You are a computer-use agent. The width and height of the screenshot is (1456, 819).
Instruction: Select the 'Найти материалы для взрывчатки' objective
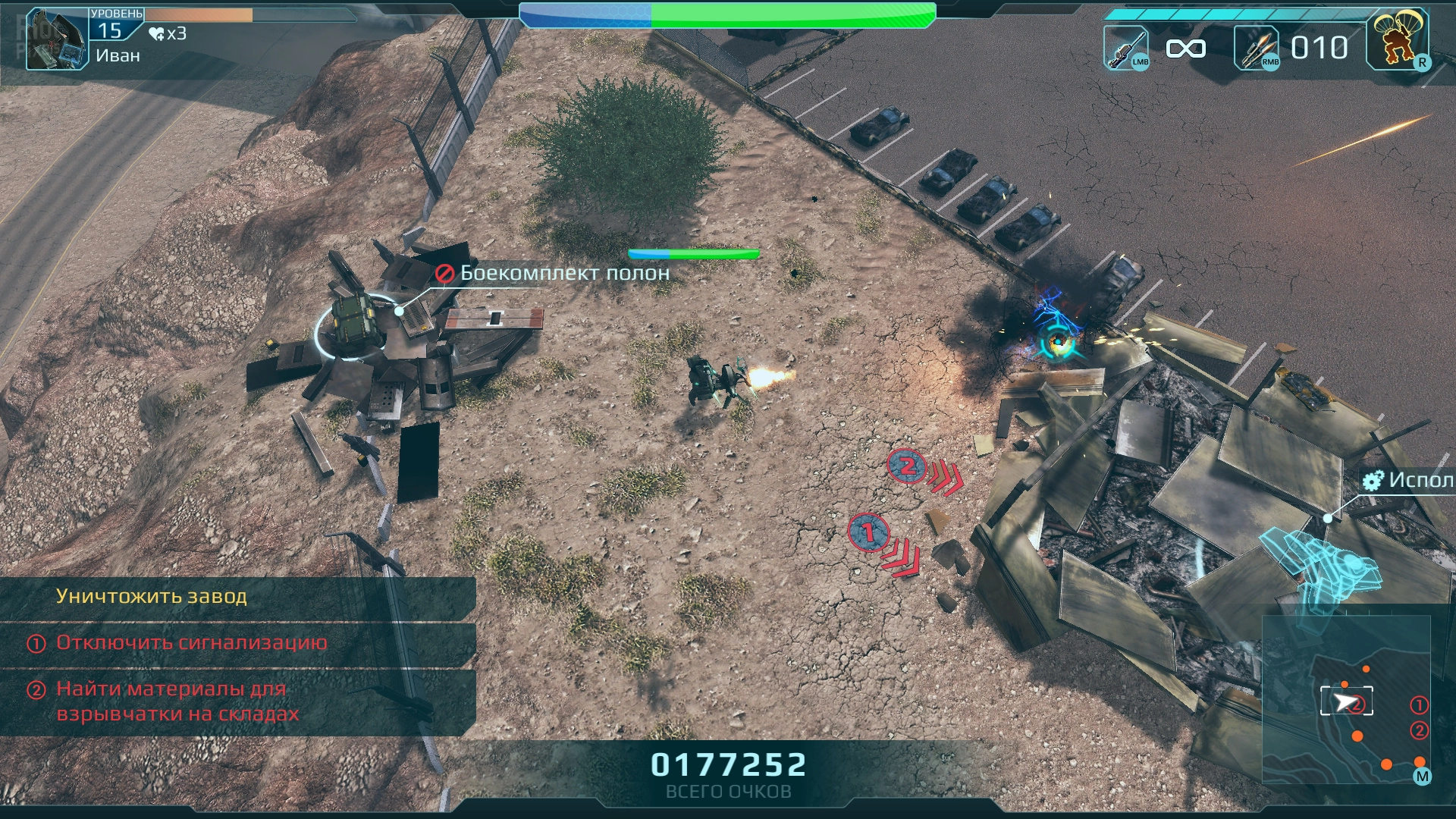pos(178,701)
